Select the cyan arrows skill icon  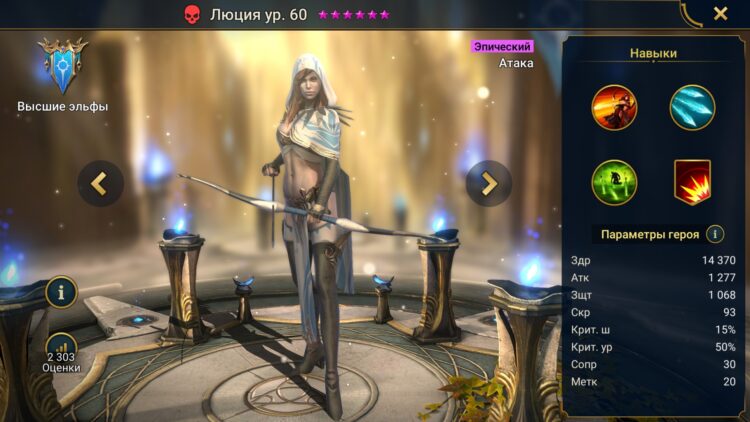[x=692, y=107]
